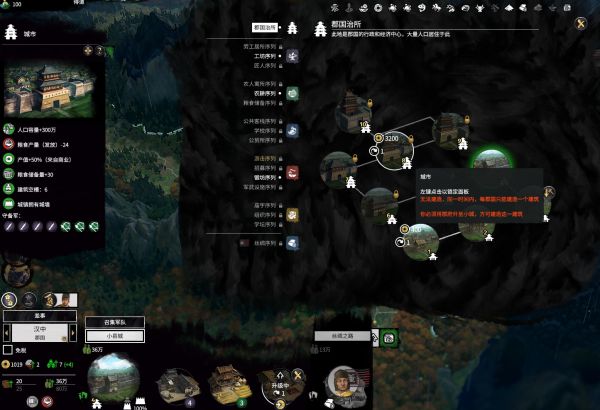Toggle the 免税 tax exemption checkbox

[x=8, y=350]
